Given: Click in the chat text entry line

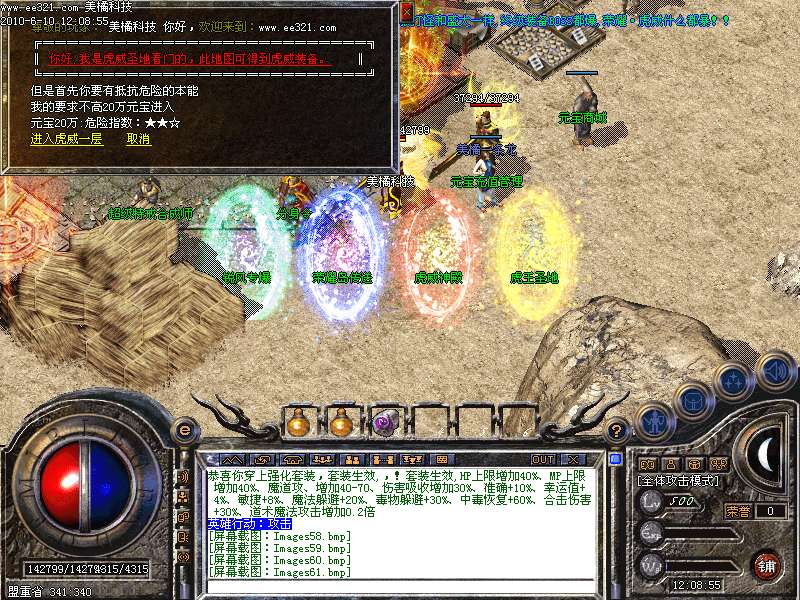Looking at the screenshot, I should point(400,587).
